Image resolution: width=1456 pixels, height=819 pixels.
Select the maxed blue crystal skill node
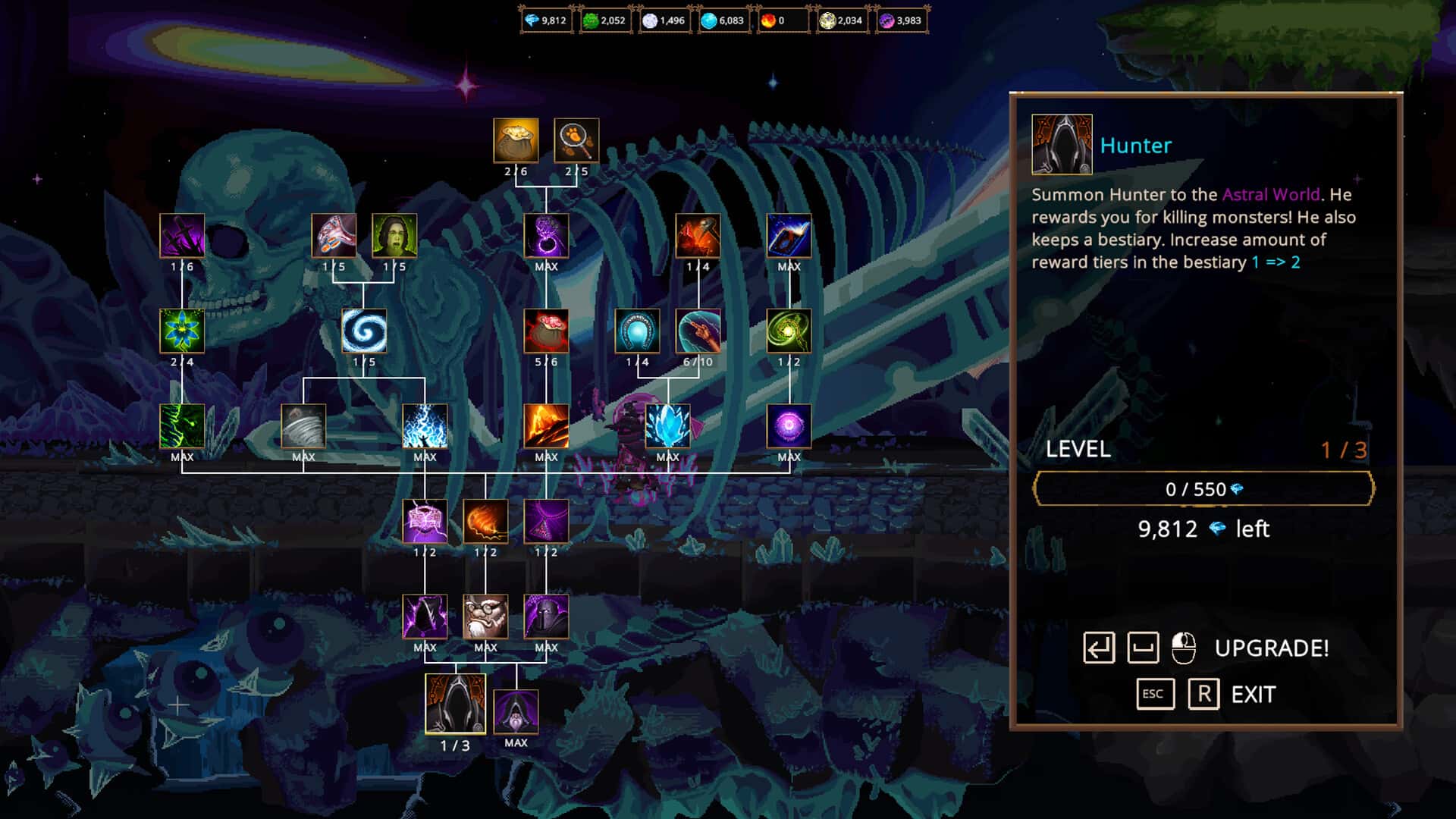click(668, 427)
